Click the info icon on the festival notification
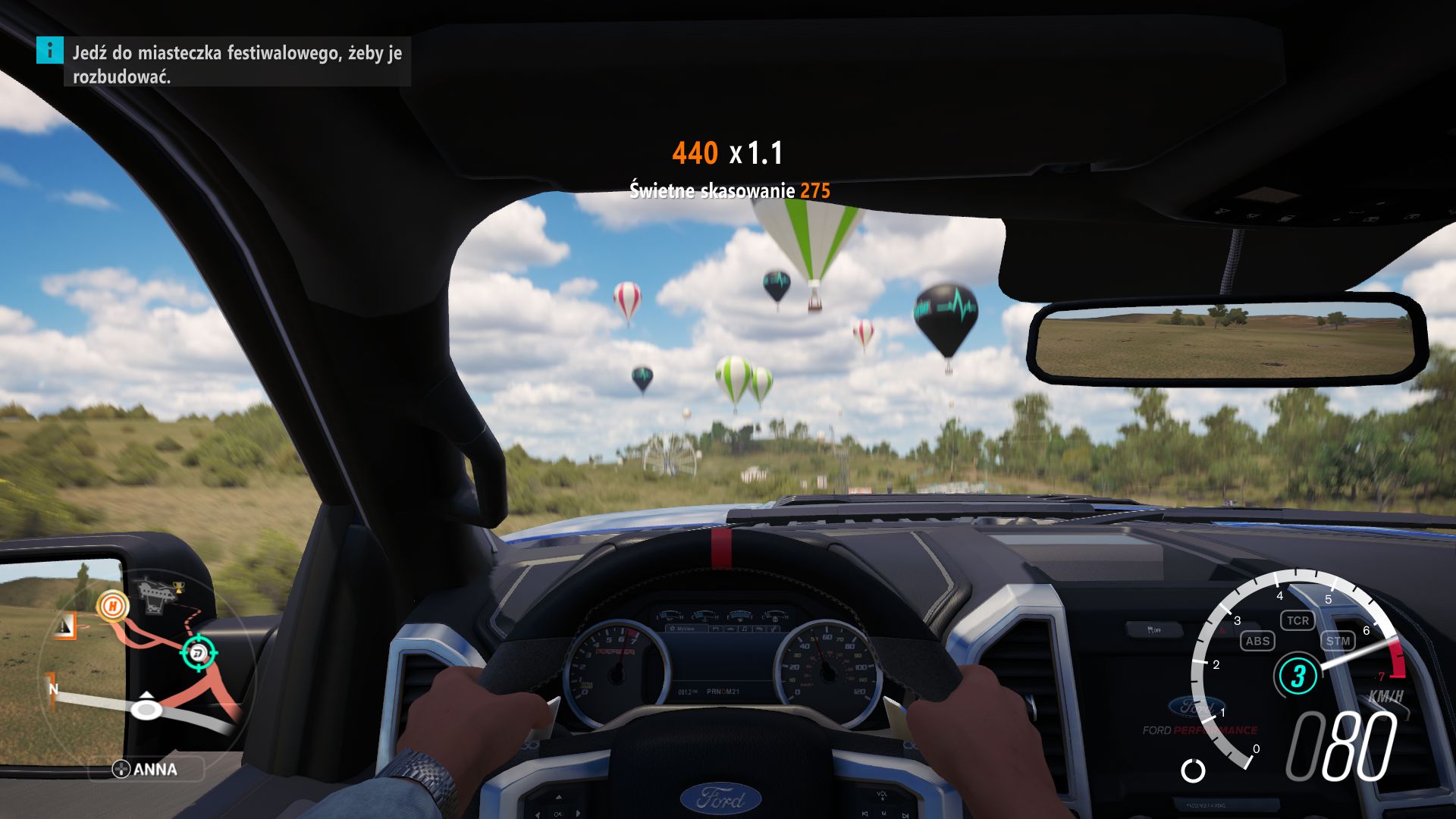Viewport: 1456px width, 819px height. 49,53
